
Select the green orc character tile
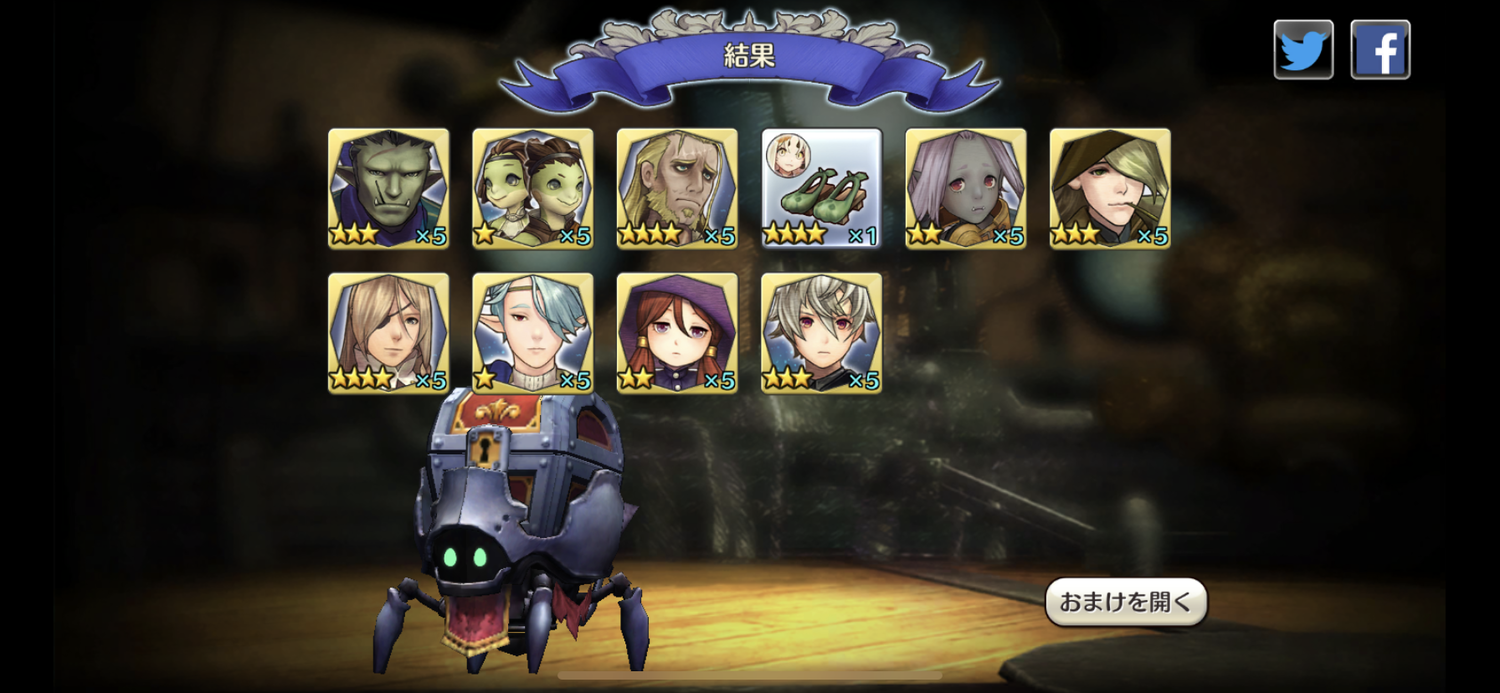[388, 188]
